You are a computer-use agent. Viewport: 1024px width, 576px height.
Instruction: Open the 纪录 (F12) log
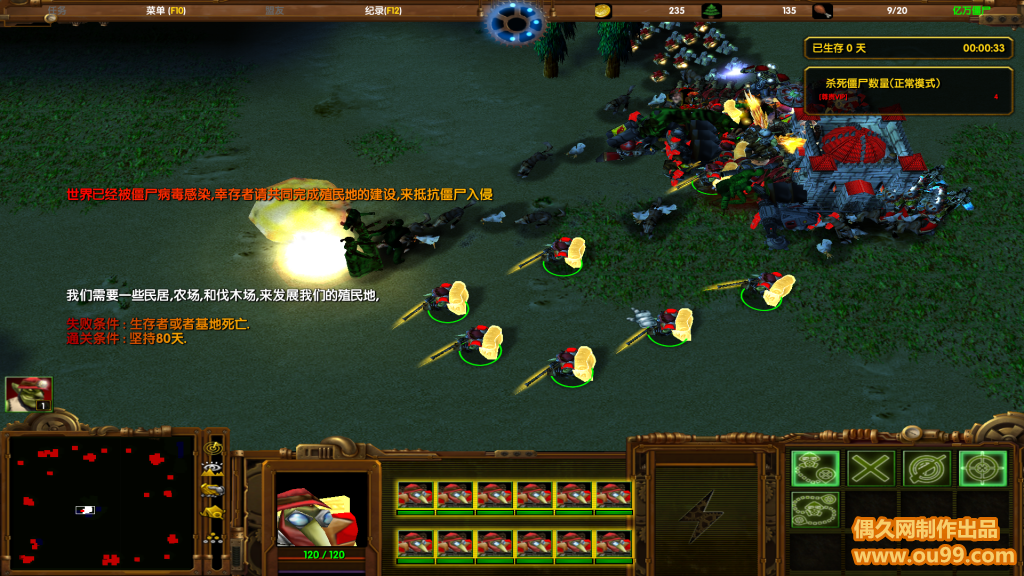click(383, 11)
